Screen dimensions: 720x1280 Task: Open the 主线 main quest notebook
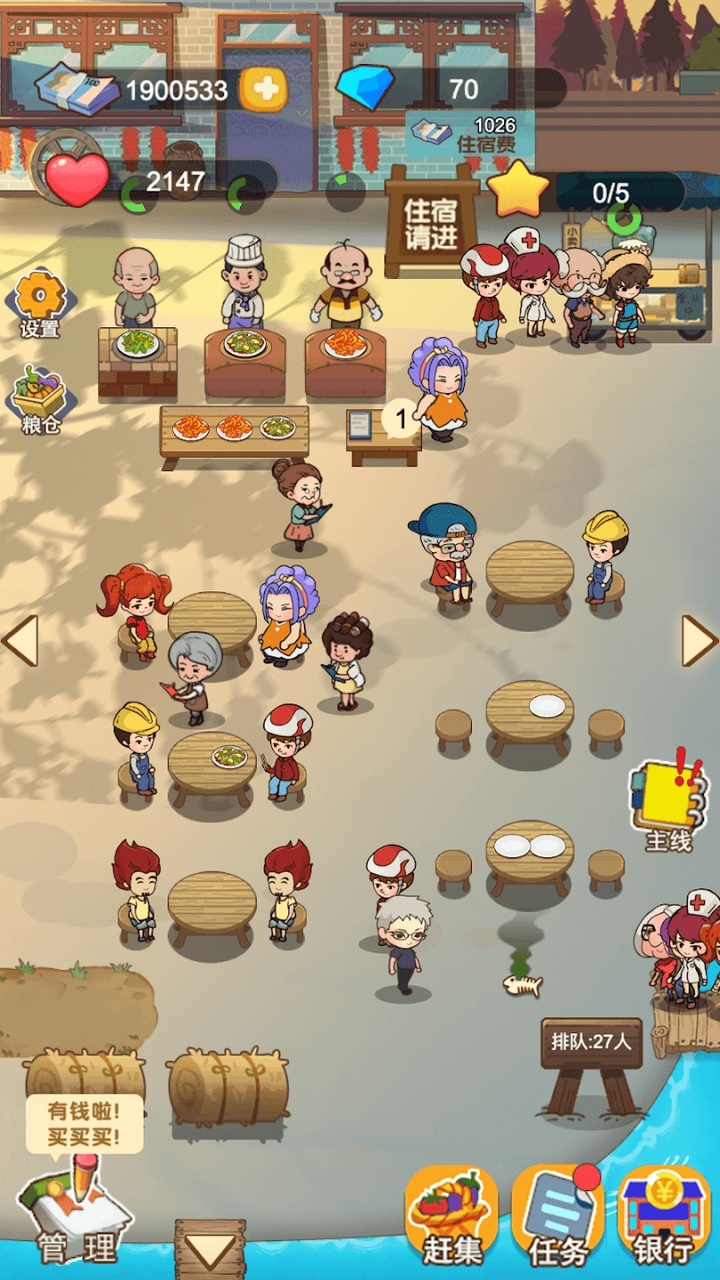point(666,802)
